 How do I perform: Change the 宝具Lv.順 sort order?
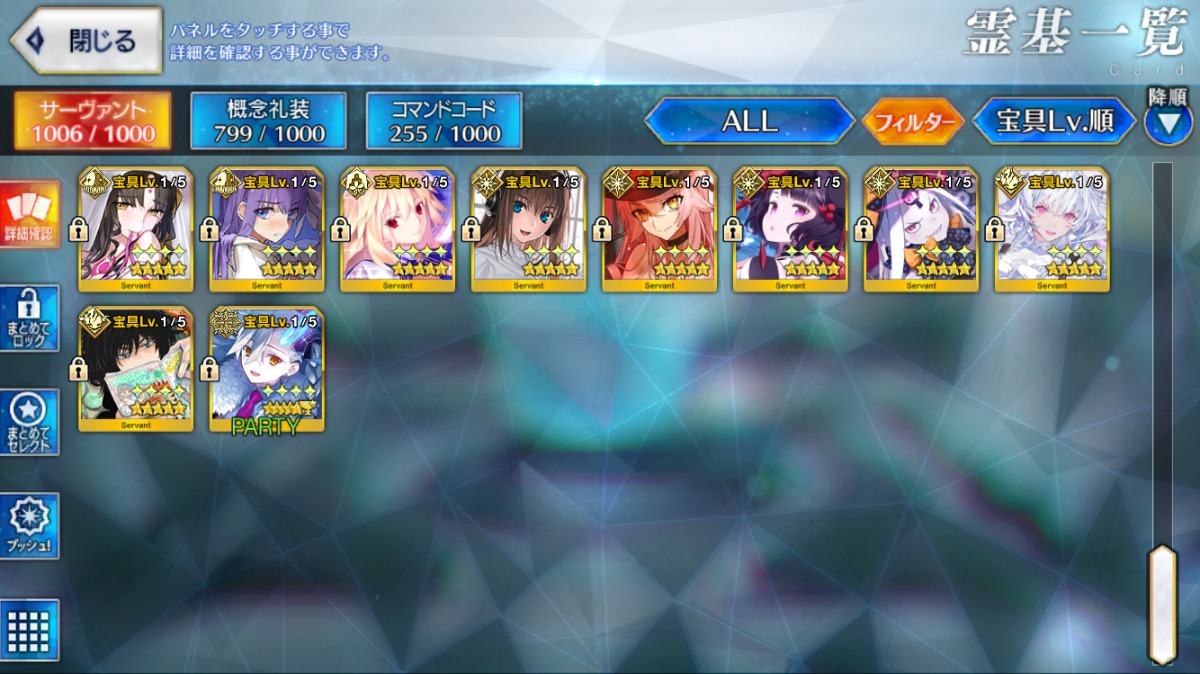pyautogui.click(x=1054, y=121)
